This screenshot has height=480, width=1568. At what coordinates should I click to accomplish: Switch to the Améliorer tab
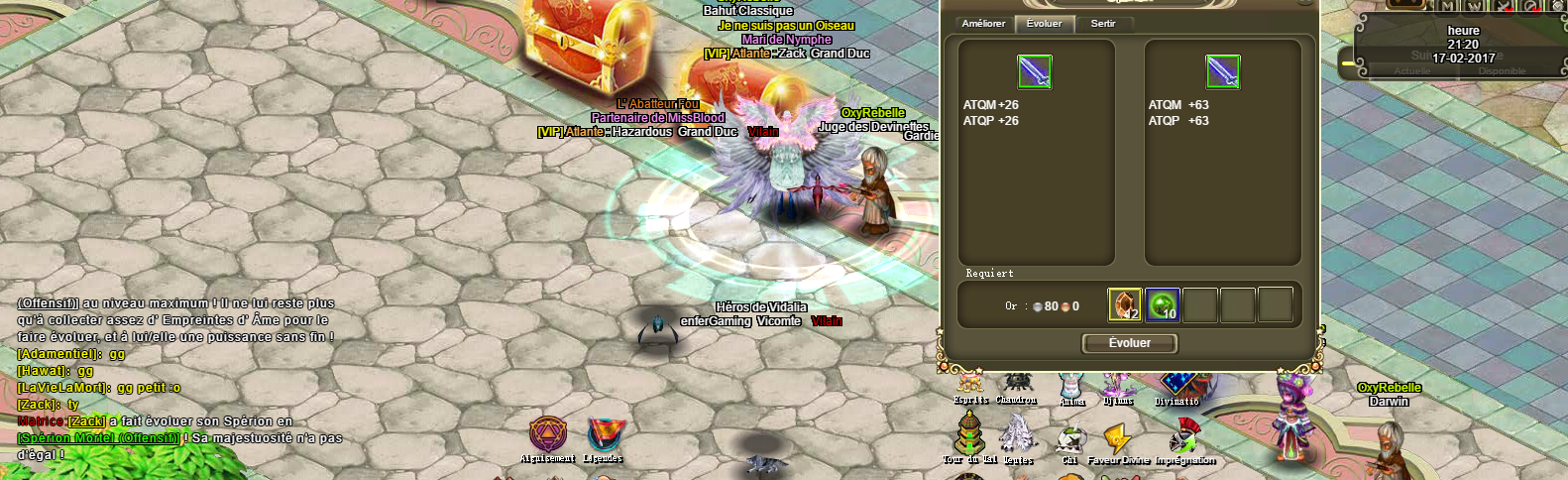pyautogui.click(x=983, y=24)
